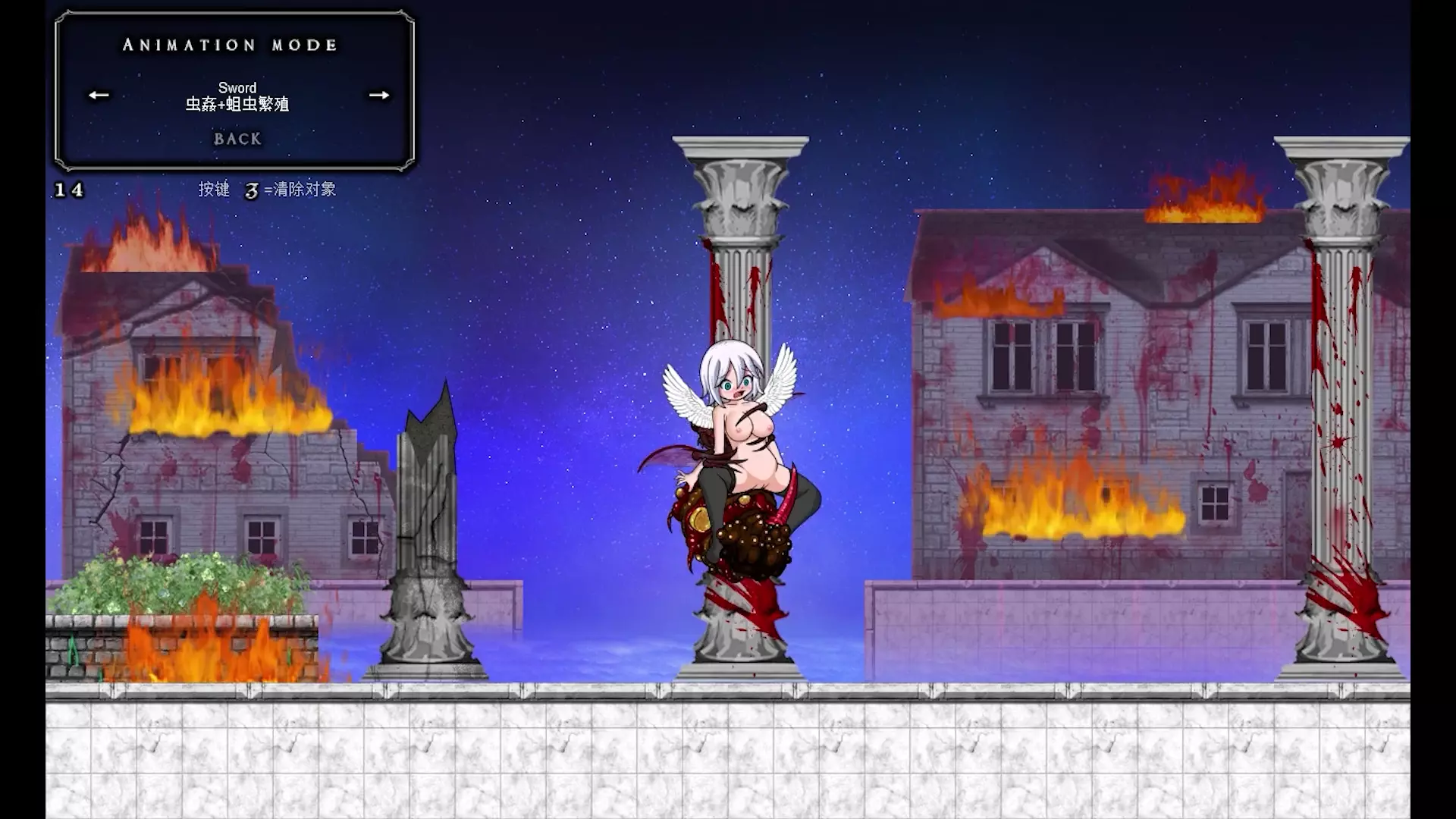Image resolution: width=1456 pixels, height=819 pixels.
Task: Click the right arrow for next animation
Action: click(x=378, y=95)
